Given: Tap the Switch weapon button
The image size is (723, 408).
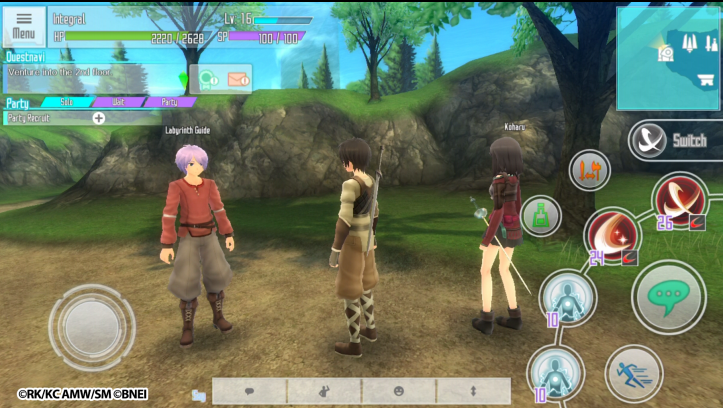Looking at the screenshot, I should [674, 140].
